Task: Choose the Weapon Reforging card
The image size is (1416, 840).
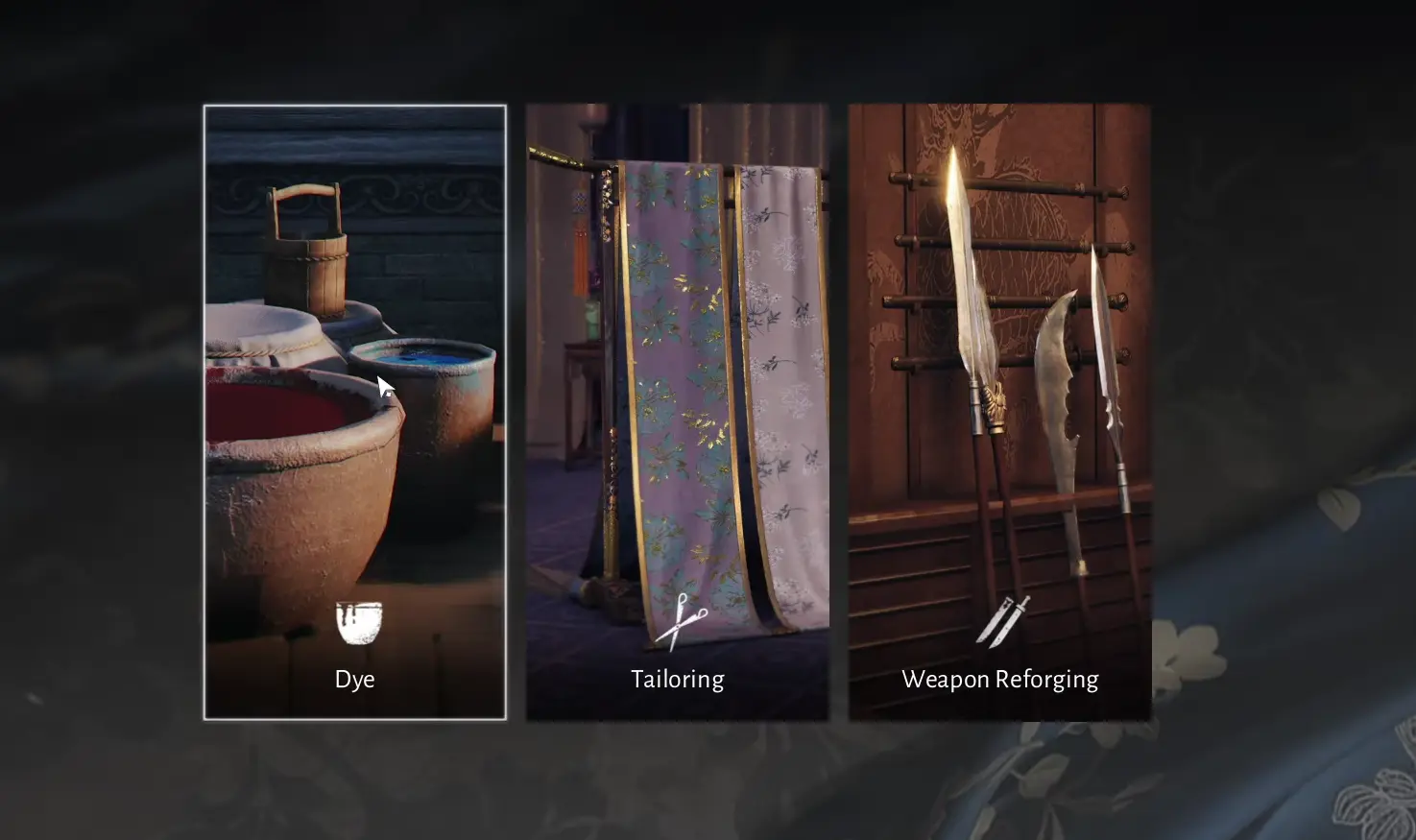Action: (x=999, y=413)
